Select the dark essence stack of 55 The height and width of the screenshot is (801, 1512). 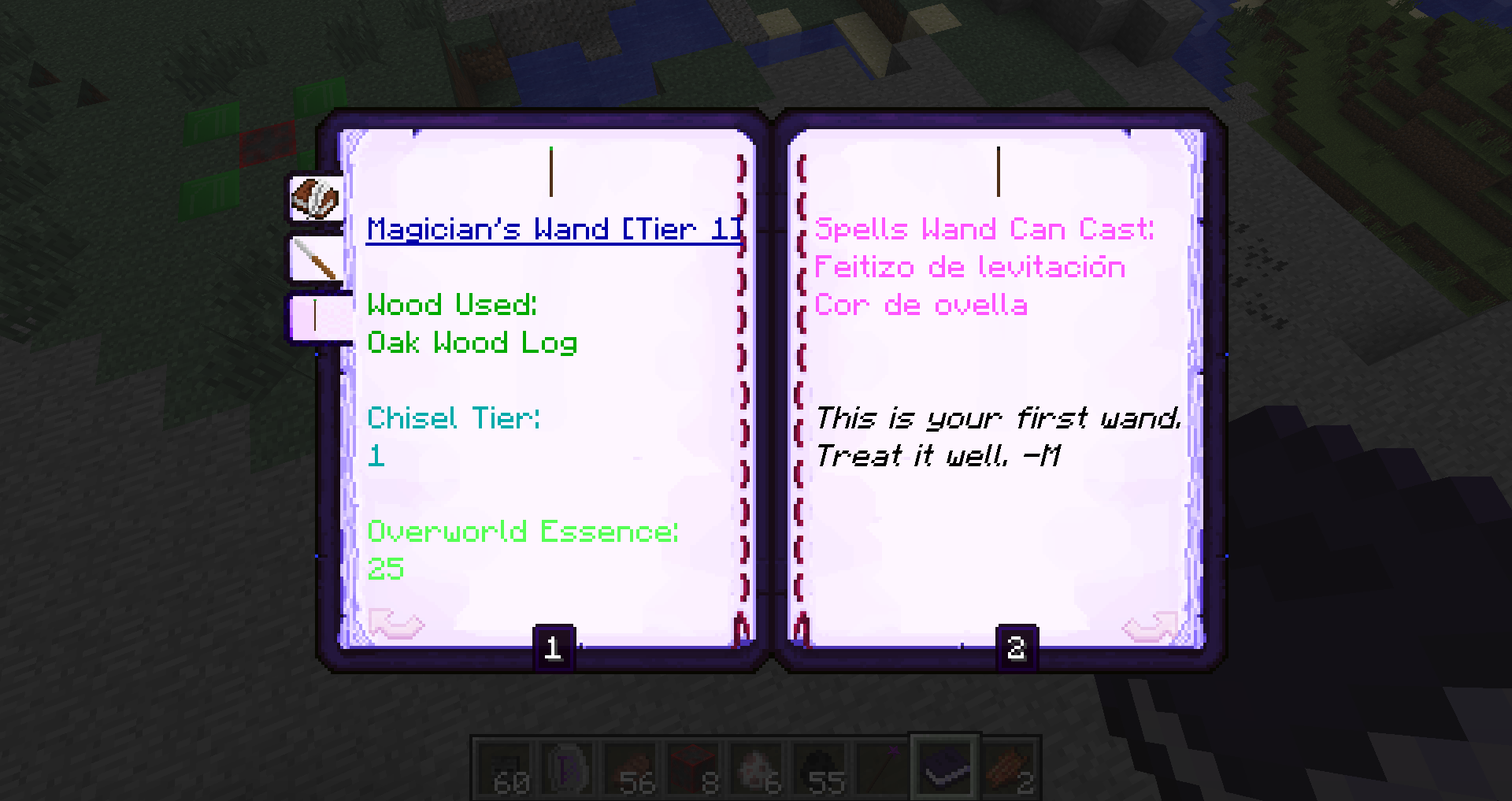(819, 764)
